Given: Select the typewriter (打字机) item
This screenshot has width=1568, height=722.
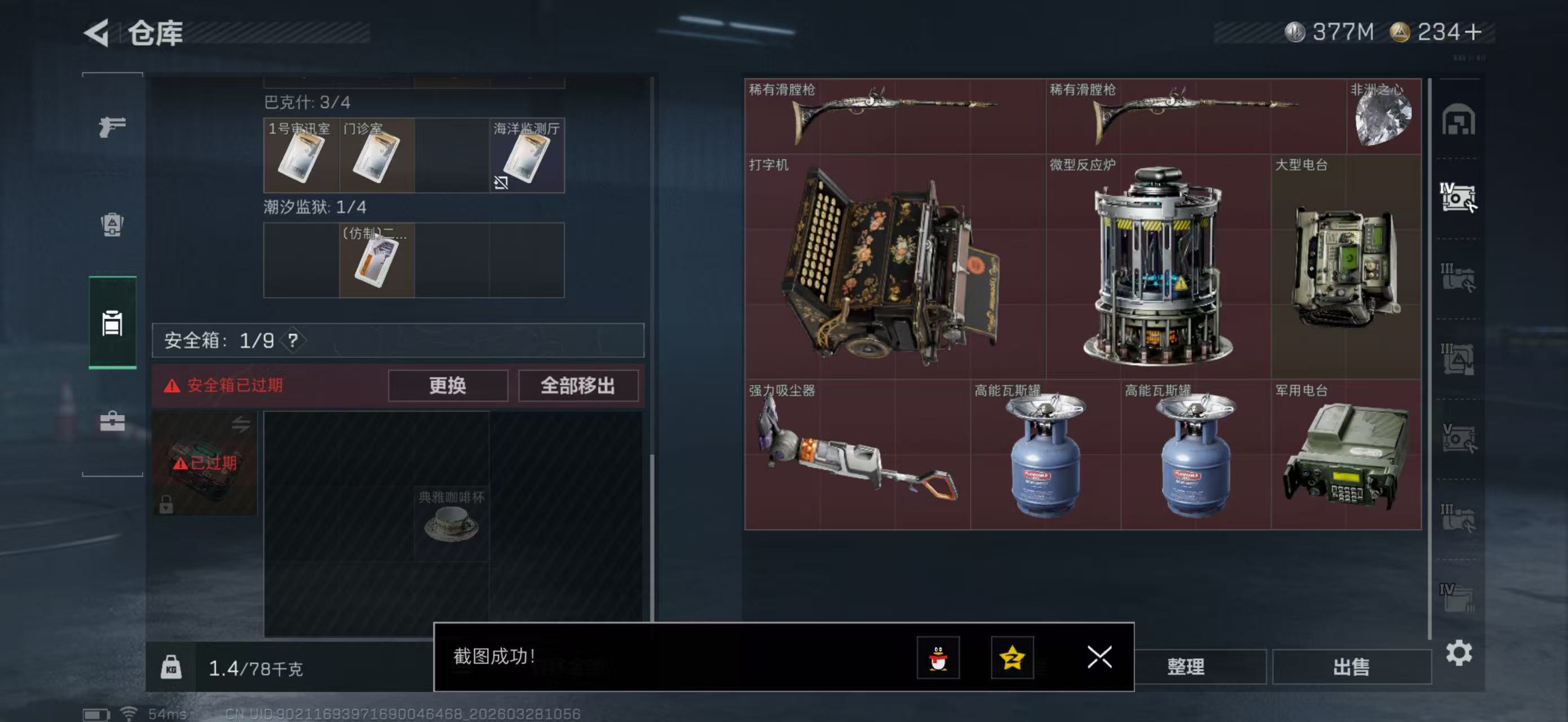Looking at the screenshot, I should (x=894, y=267).
